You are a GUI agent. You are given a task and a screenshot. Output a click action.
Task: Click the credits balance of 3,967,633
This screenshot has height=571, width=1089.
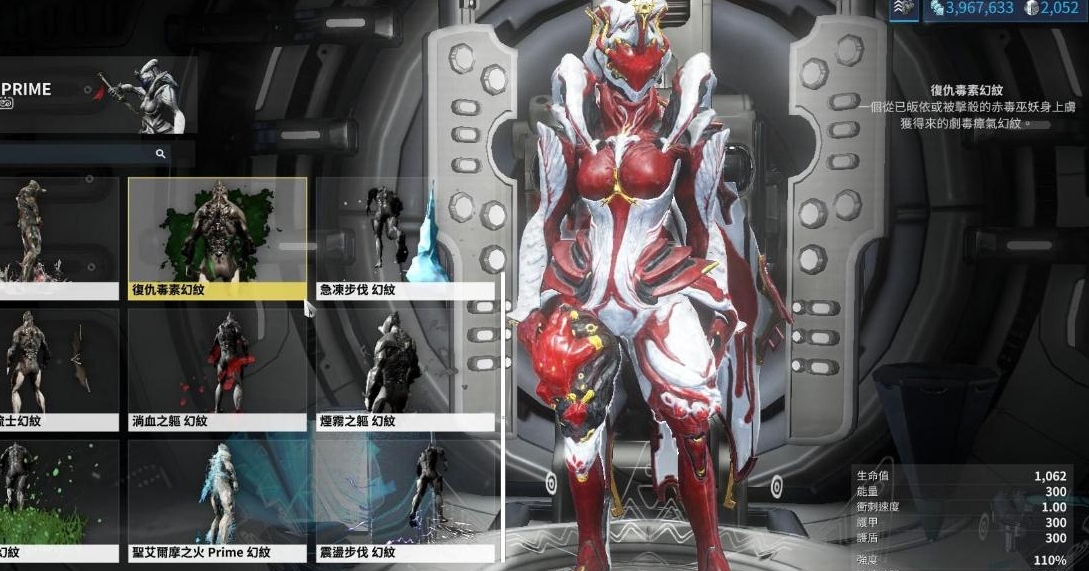973,9
